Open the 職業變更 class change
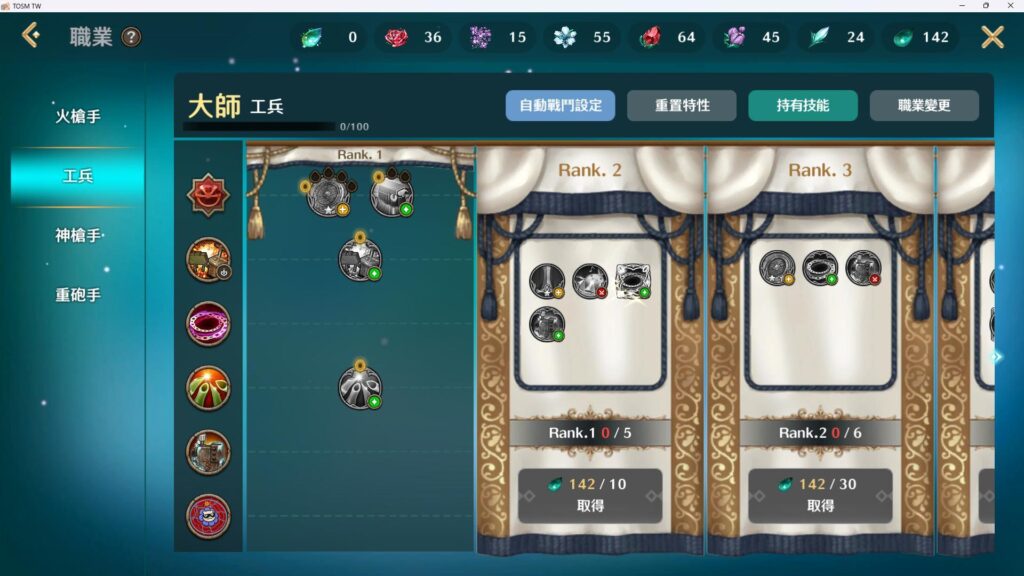 [923, 105]
